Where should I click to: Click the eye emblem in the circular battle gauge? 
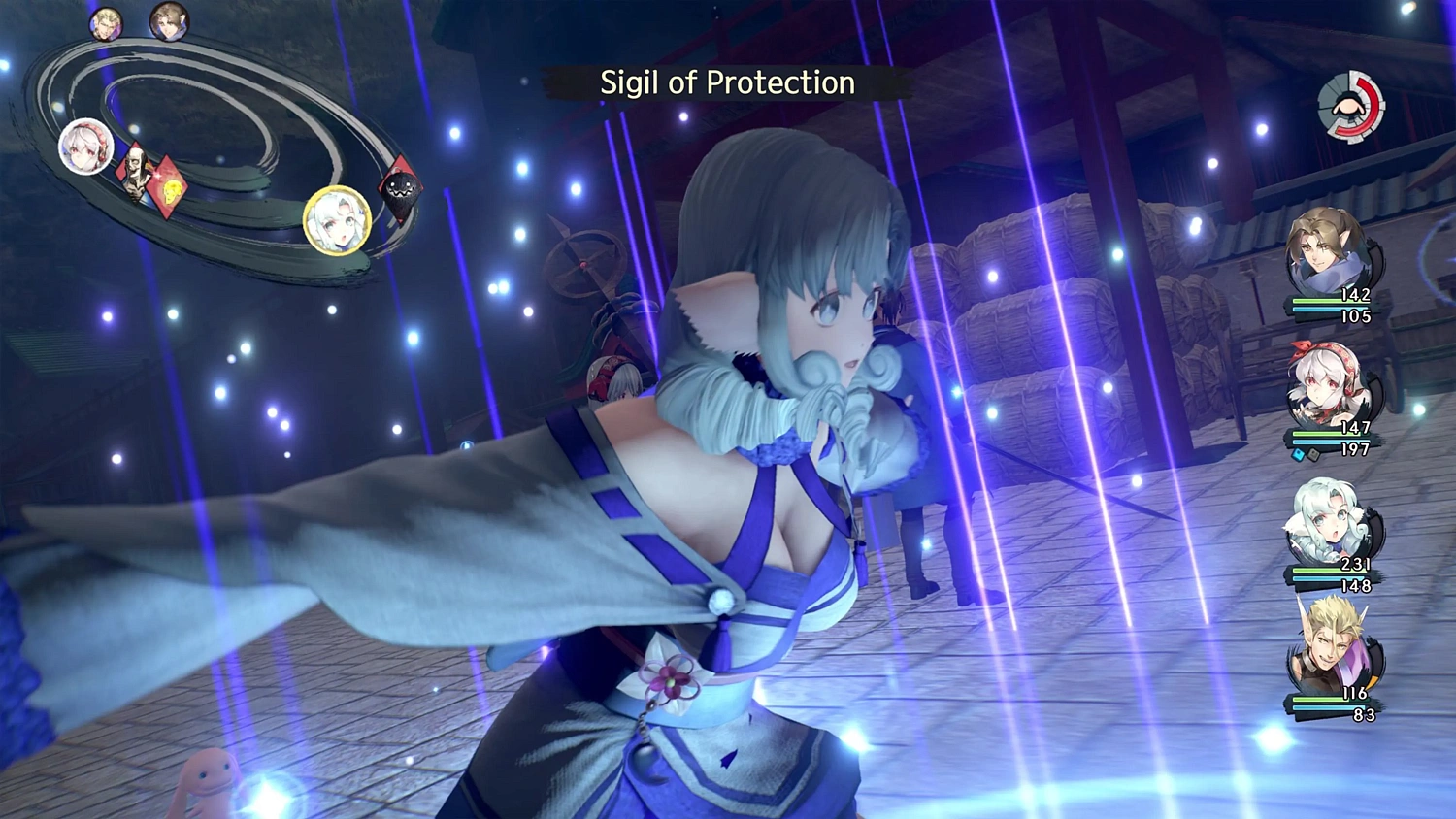pos(1349,105)
